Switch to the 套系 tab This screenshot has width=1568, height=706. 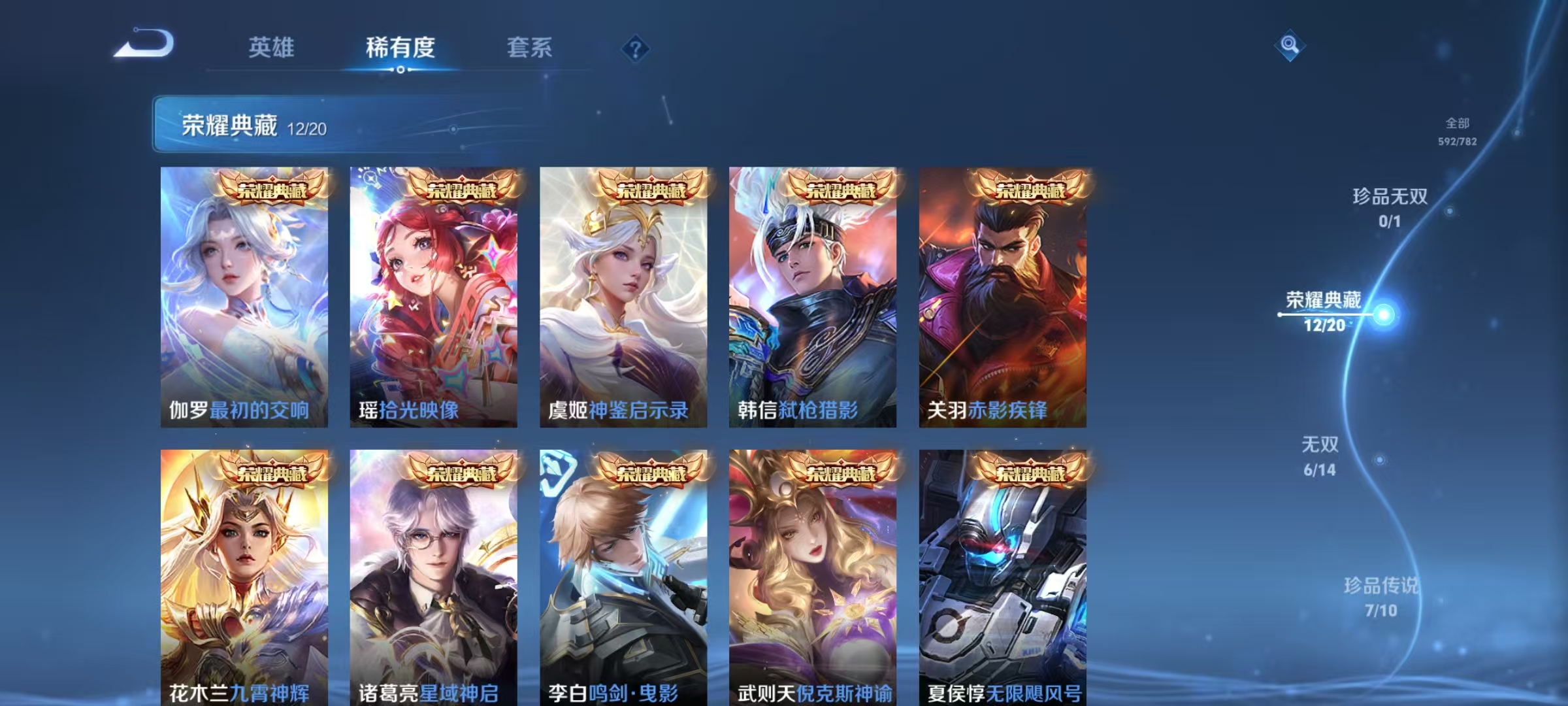(x=531, y=47)
